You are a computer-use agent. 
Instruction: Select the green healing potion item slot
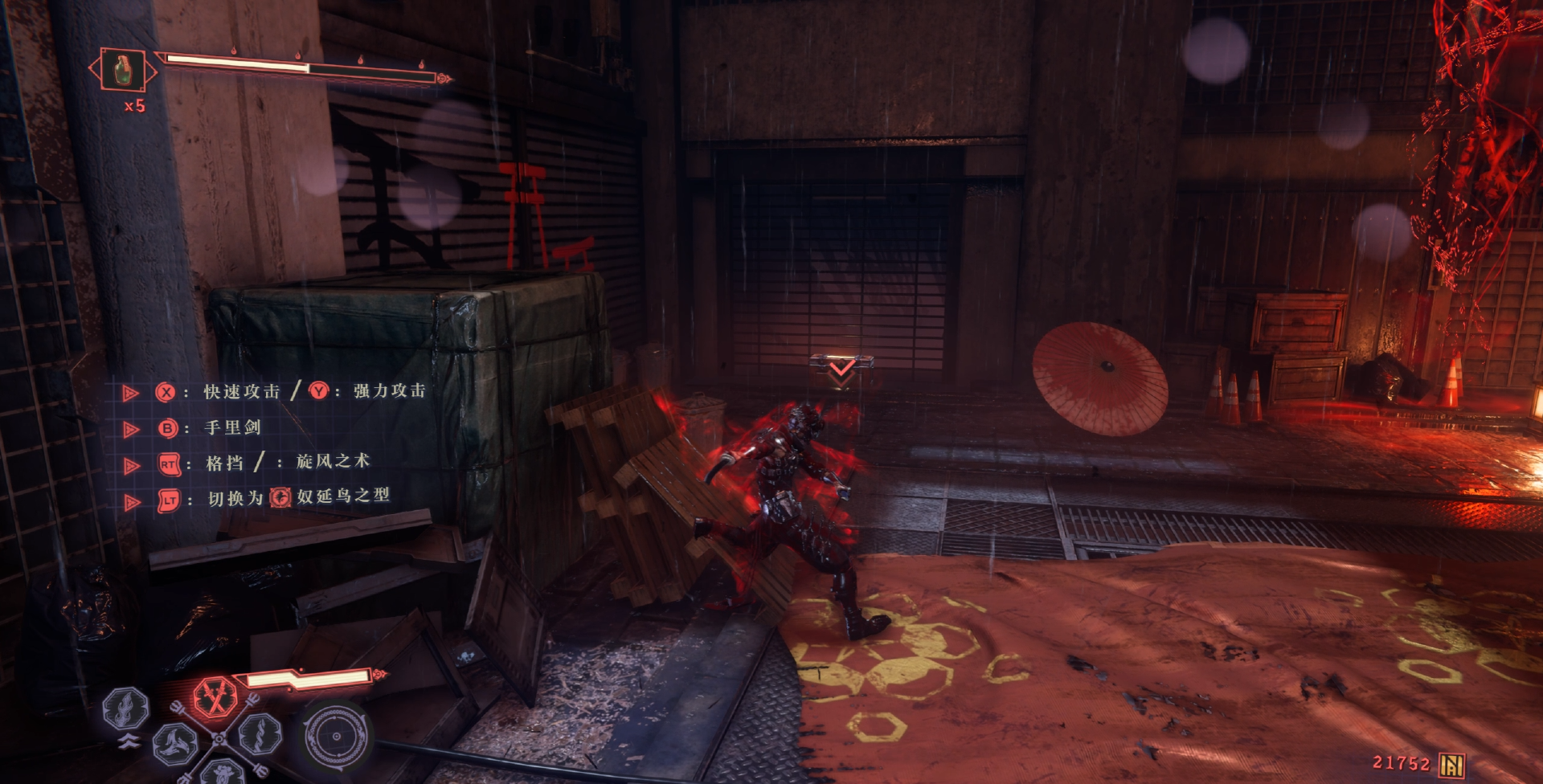[x=123, y=70]
